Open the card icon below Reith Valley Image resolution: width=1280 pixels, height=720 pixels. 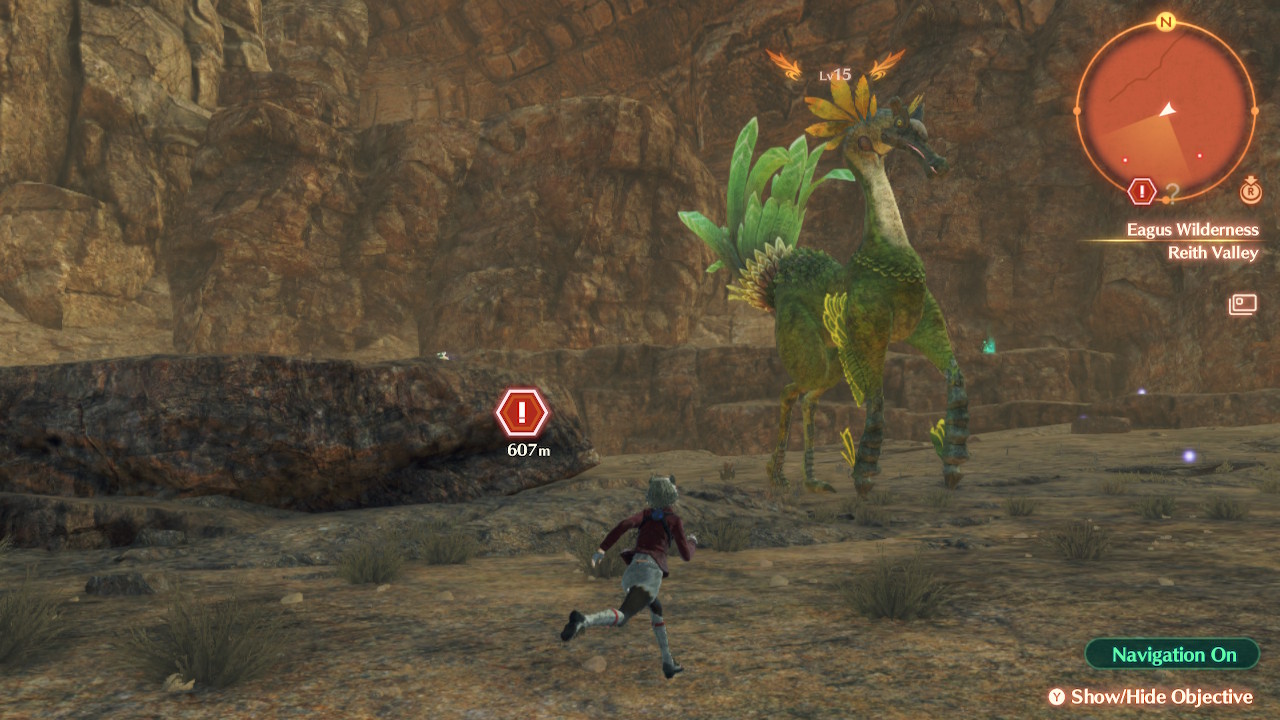[x=1243, y=303]
